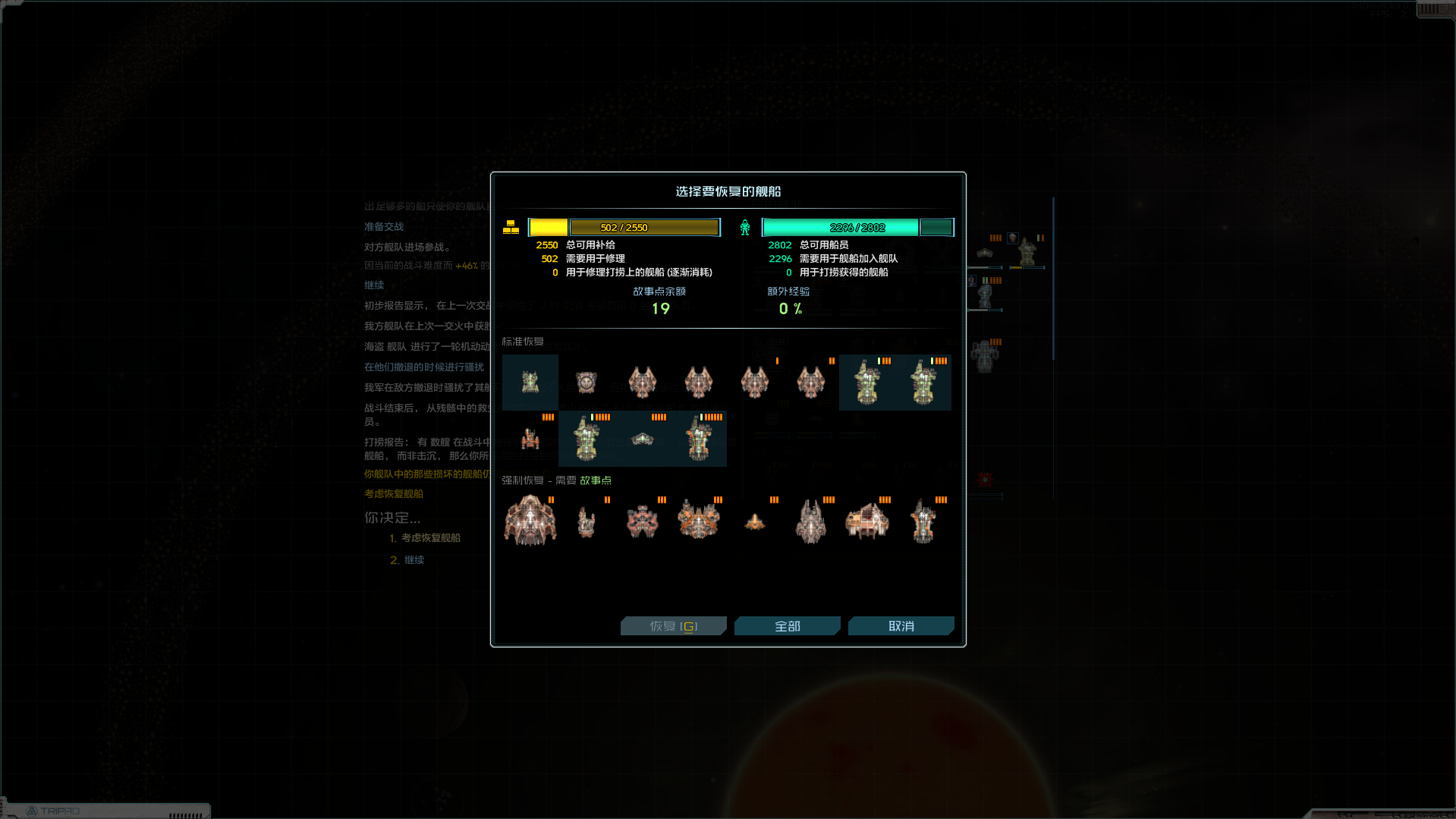
Task: Click the supplies crate icon in the dialog
Action: 511,226
